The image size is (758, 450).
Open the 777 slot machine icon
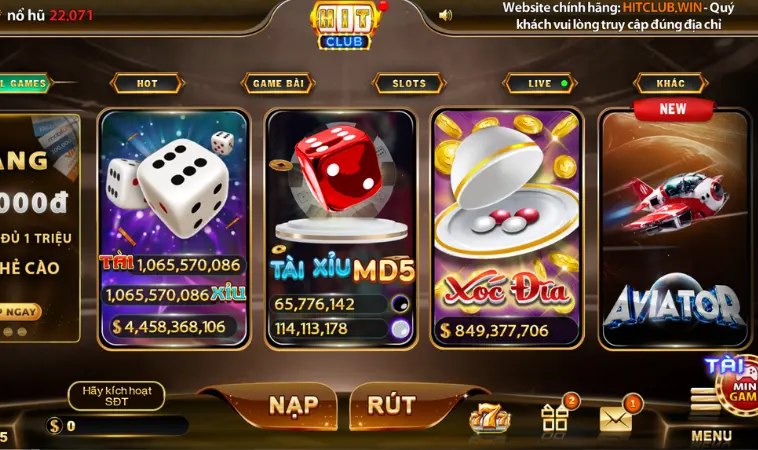[x=491, y=417]
